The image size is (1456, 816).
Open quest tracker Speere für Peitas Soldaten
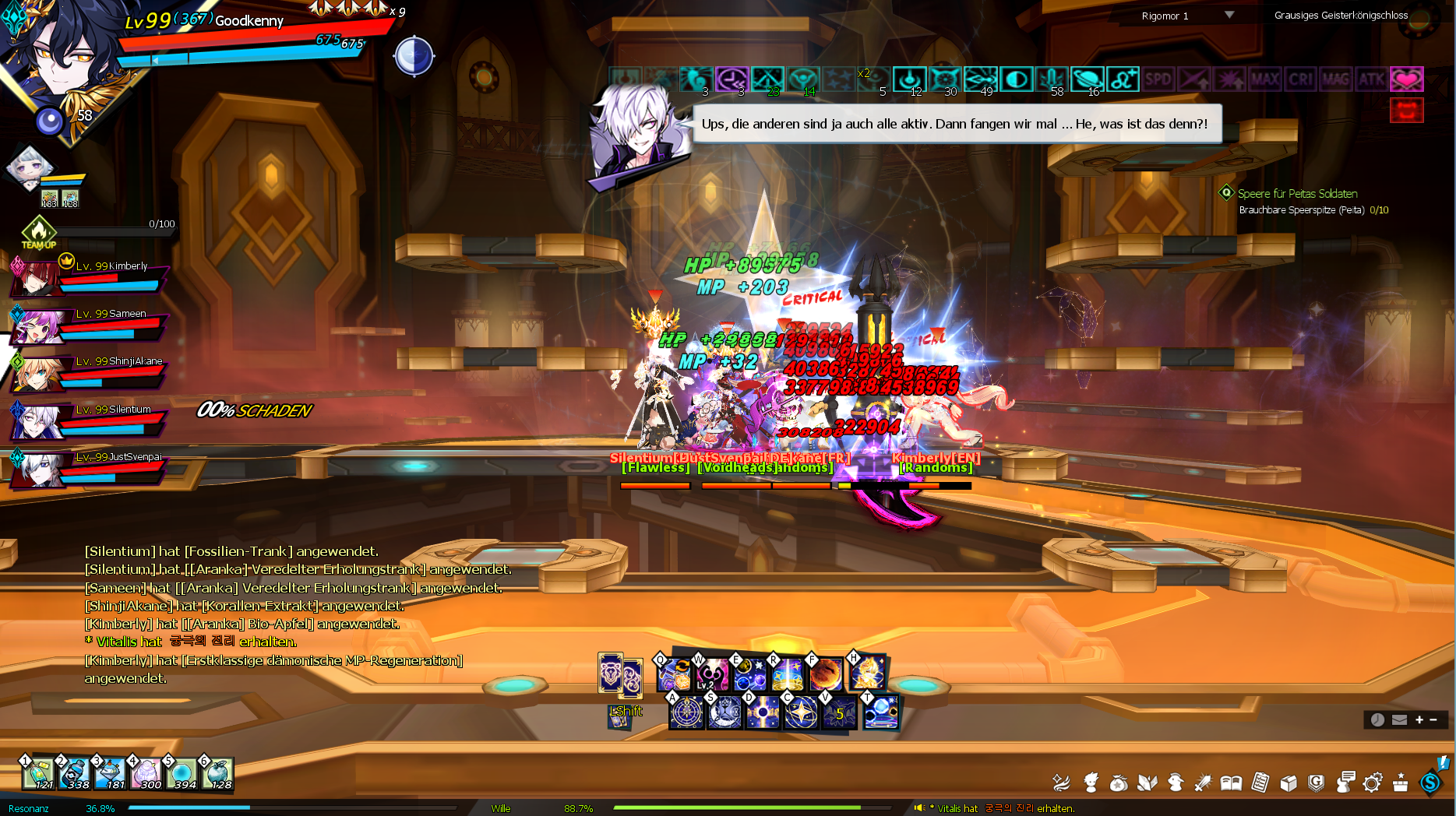coord(1297,194)
